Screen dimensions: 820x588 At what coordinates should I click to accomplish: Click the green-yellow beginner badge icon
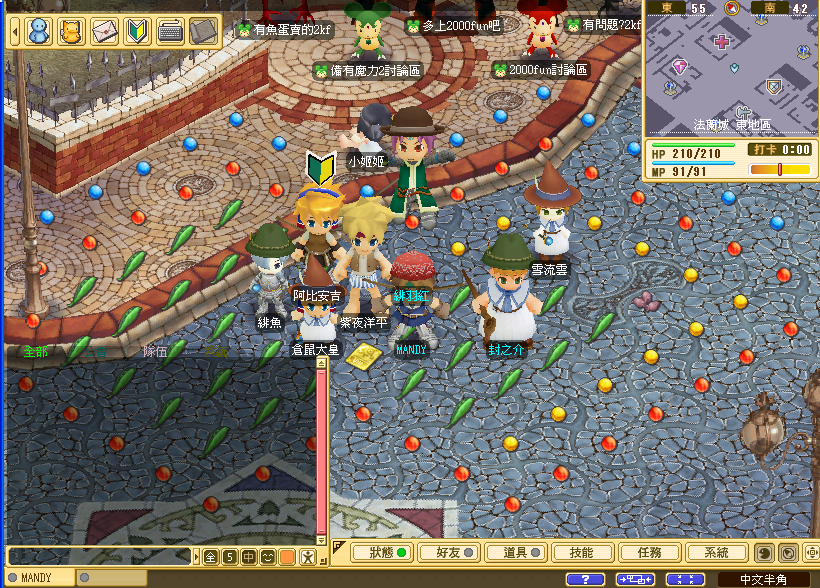pyautogui.click(x=138, y=32)
